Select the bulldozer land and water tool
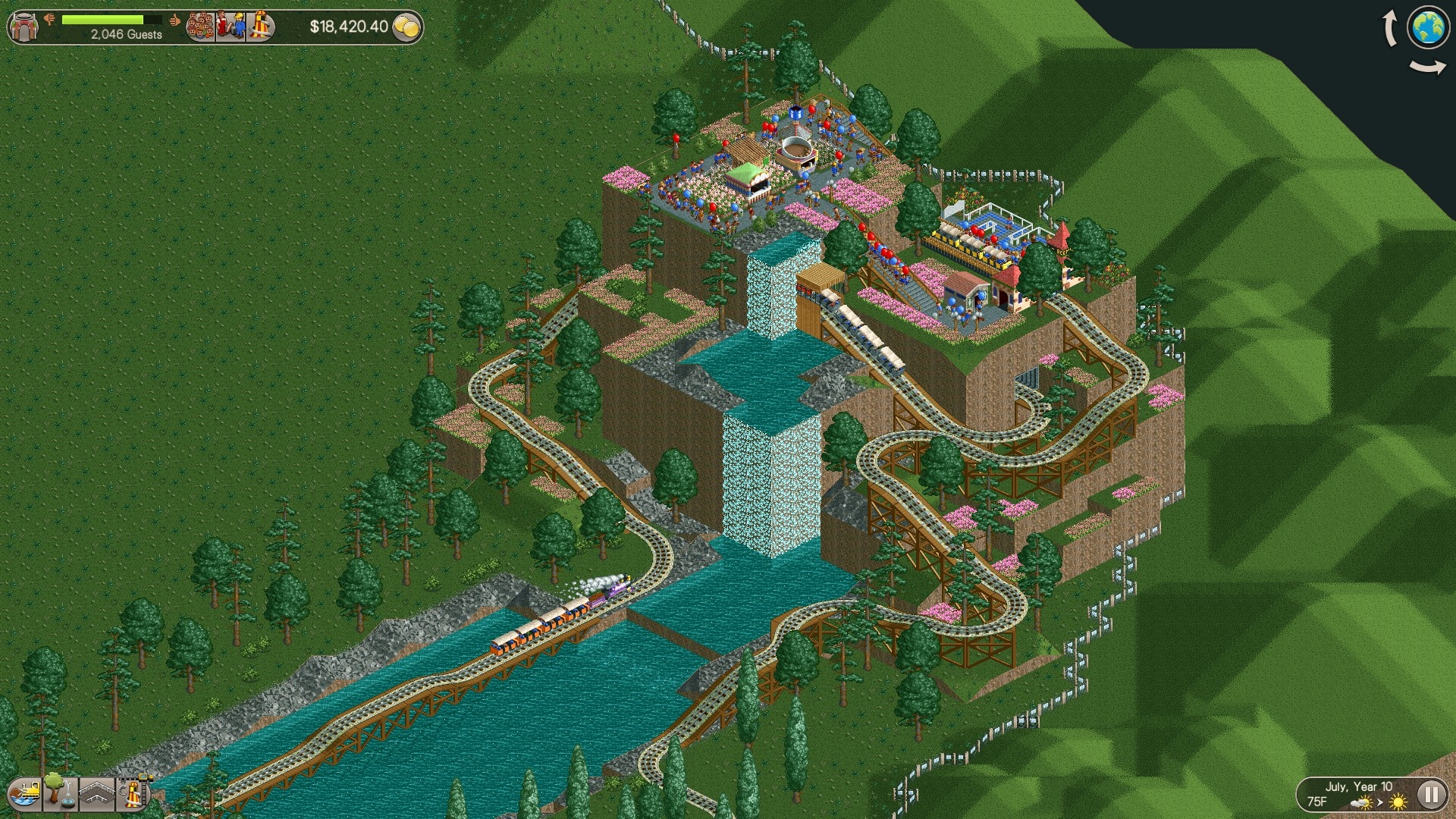Screen dimensions: 1456x819 (25, 794)
